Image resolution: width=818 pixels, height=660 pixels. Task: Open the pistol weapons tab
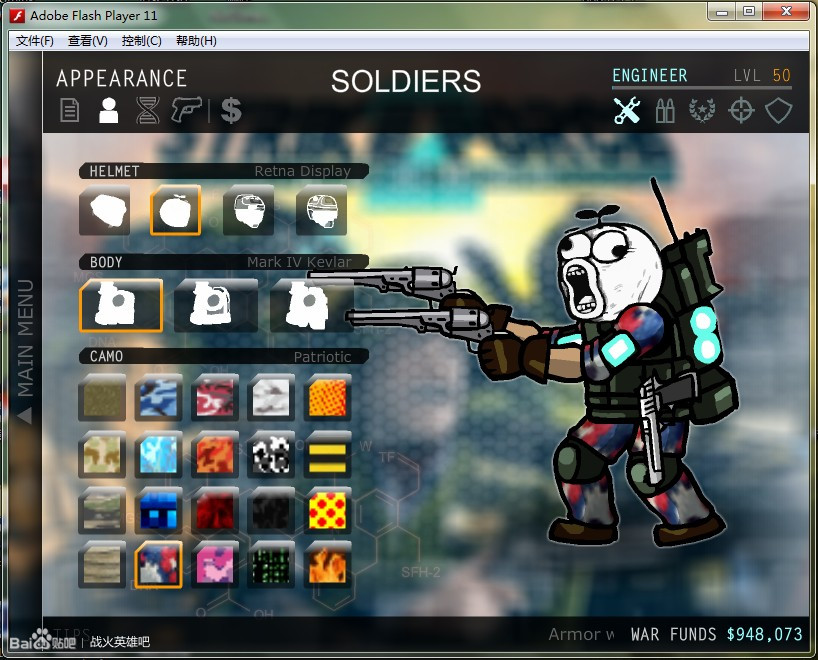[x=186, y=109]
